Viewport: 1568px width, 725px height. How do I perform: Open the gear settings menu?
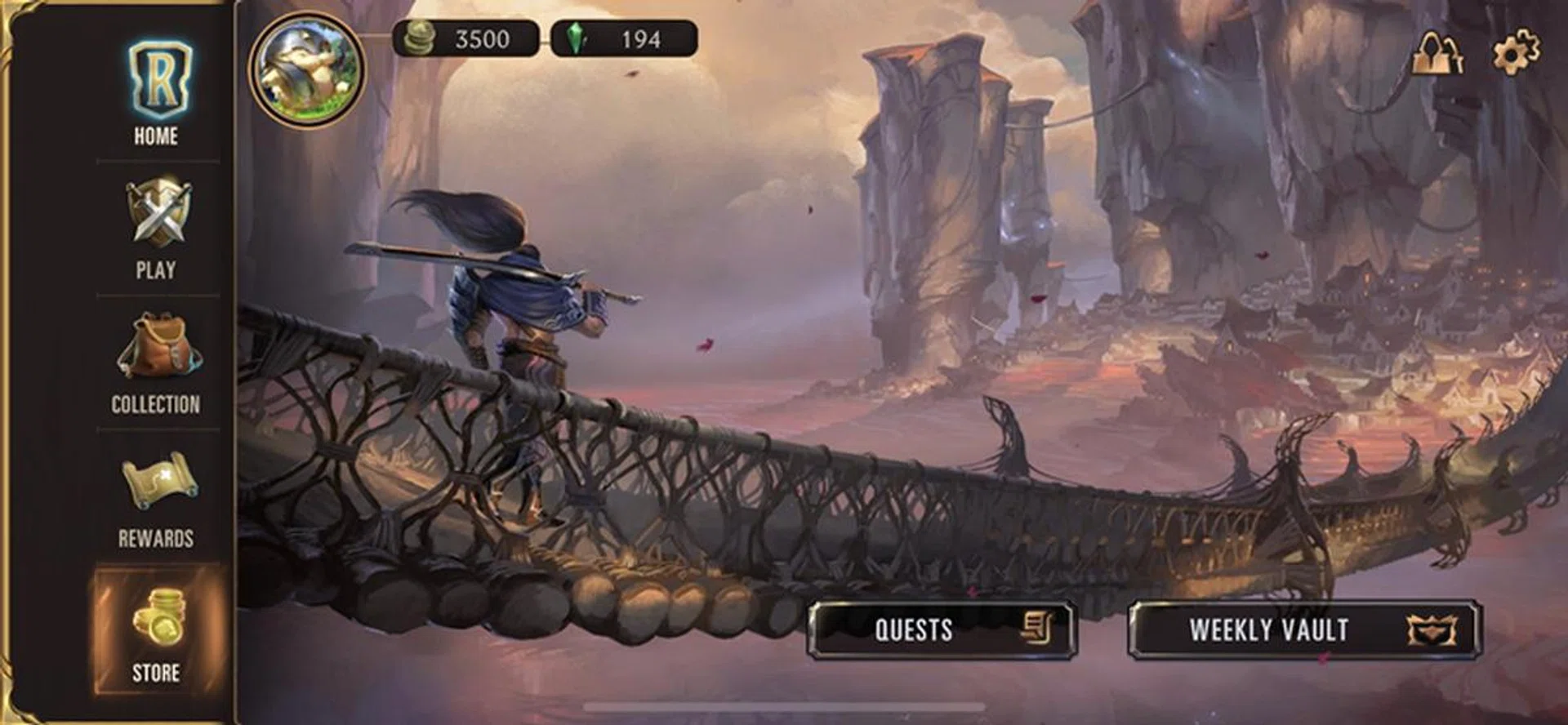(x=1516, y=51)
